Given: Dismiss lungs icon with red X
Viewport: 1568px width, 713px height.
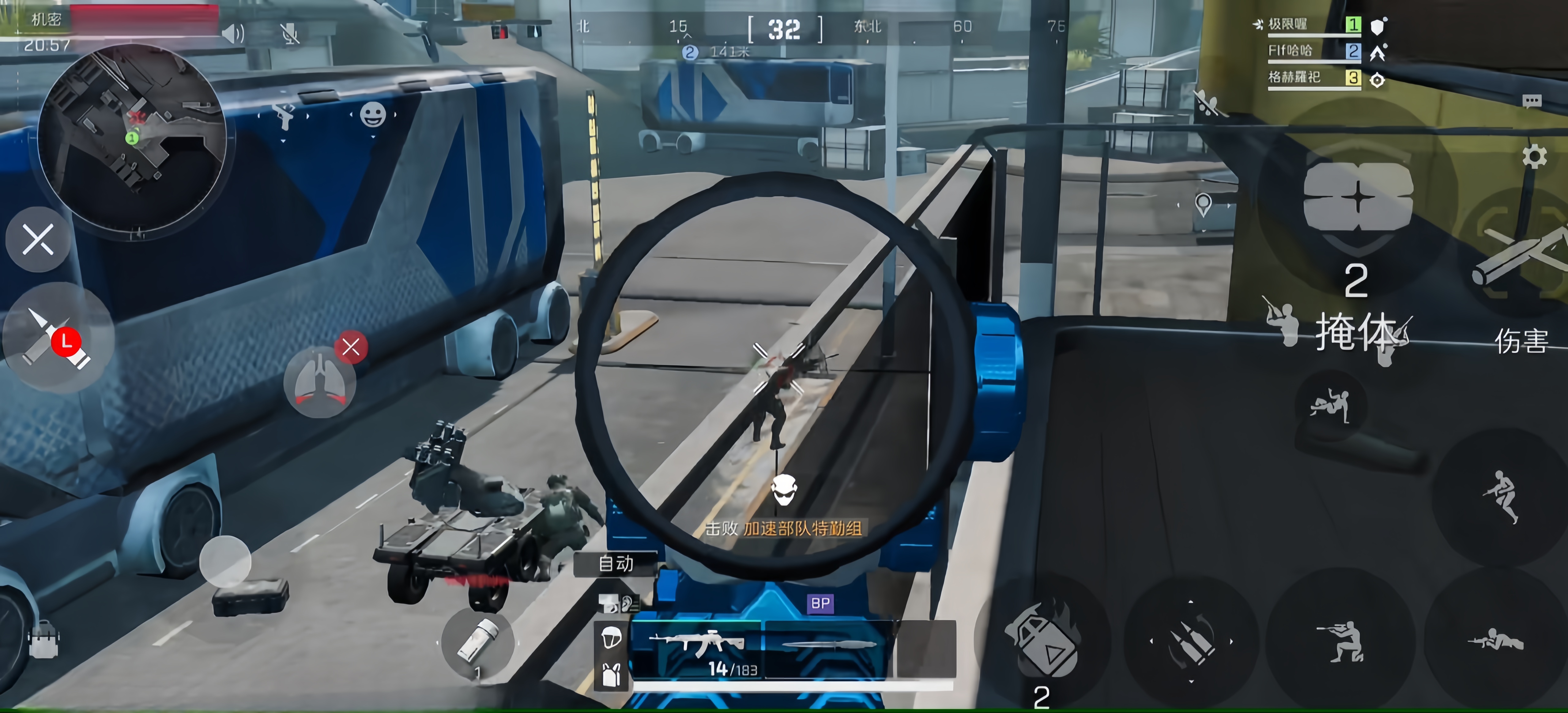Looking at the screenshot, I should pos(351,347).
